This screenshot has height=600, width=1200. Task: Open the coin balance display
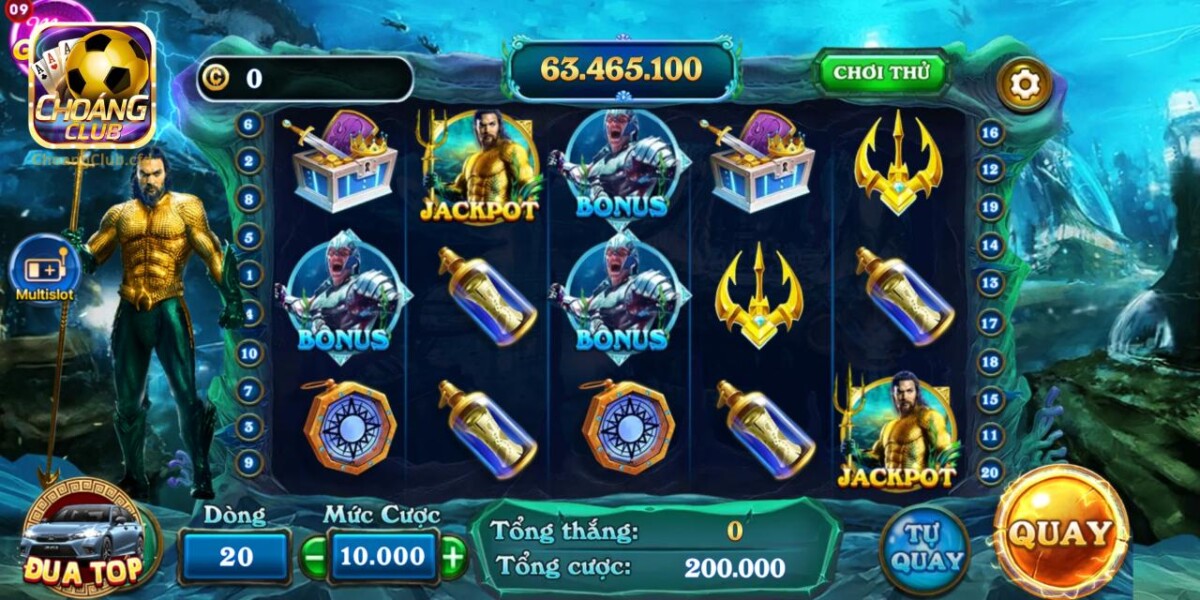point(305,79)
